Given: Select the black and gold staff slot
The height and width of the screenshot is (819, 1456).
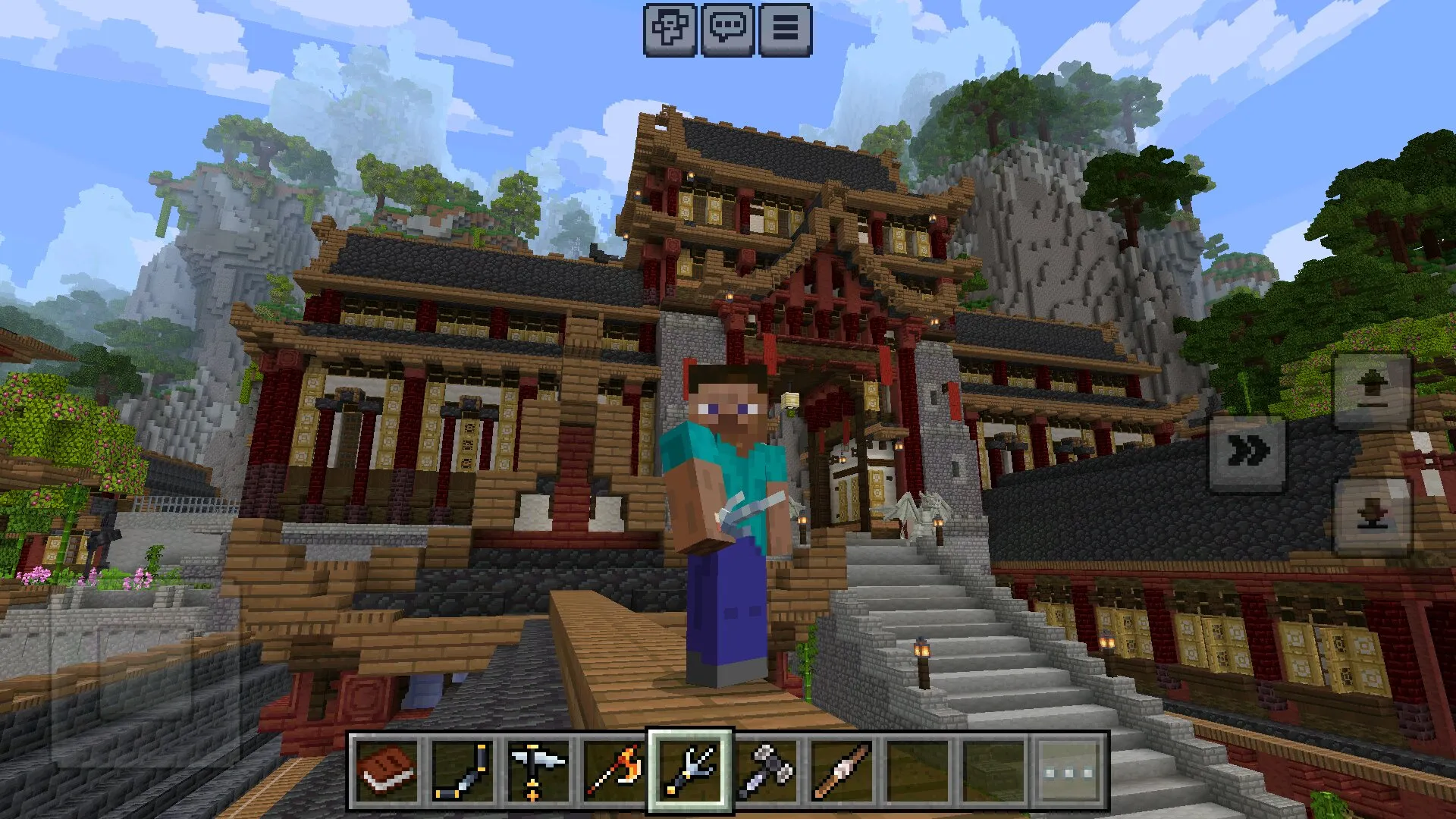Looking at the screenshot, I should pyautogui.click(x=463, y=771).
